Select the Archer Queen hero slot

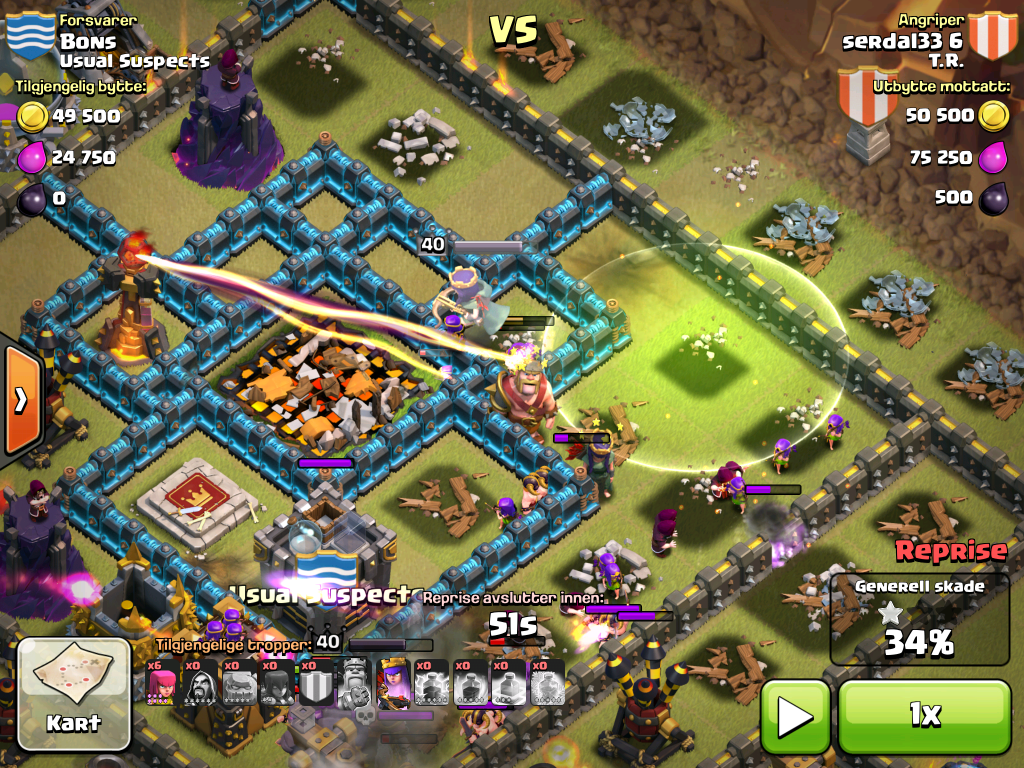pyautogui.click(x=395, y=683)
